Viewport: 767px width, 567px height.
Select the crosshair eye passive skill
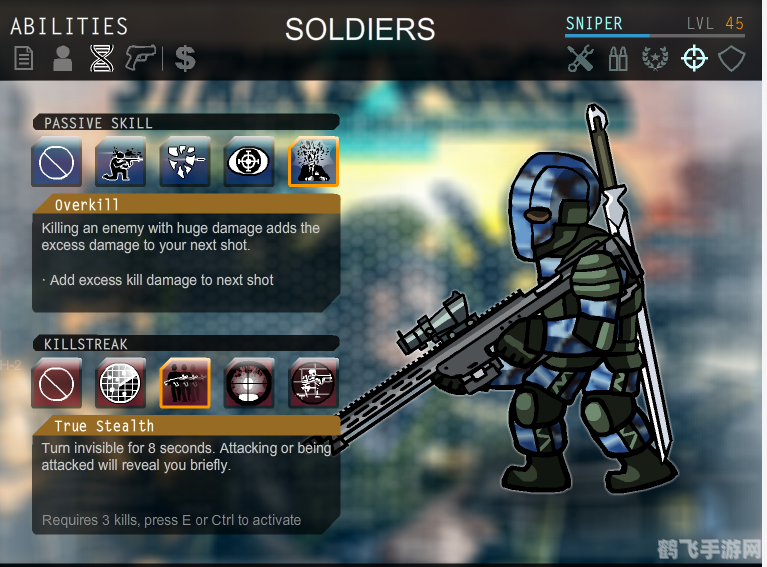249,162
